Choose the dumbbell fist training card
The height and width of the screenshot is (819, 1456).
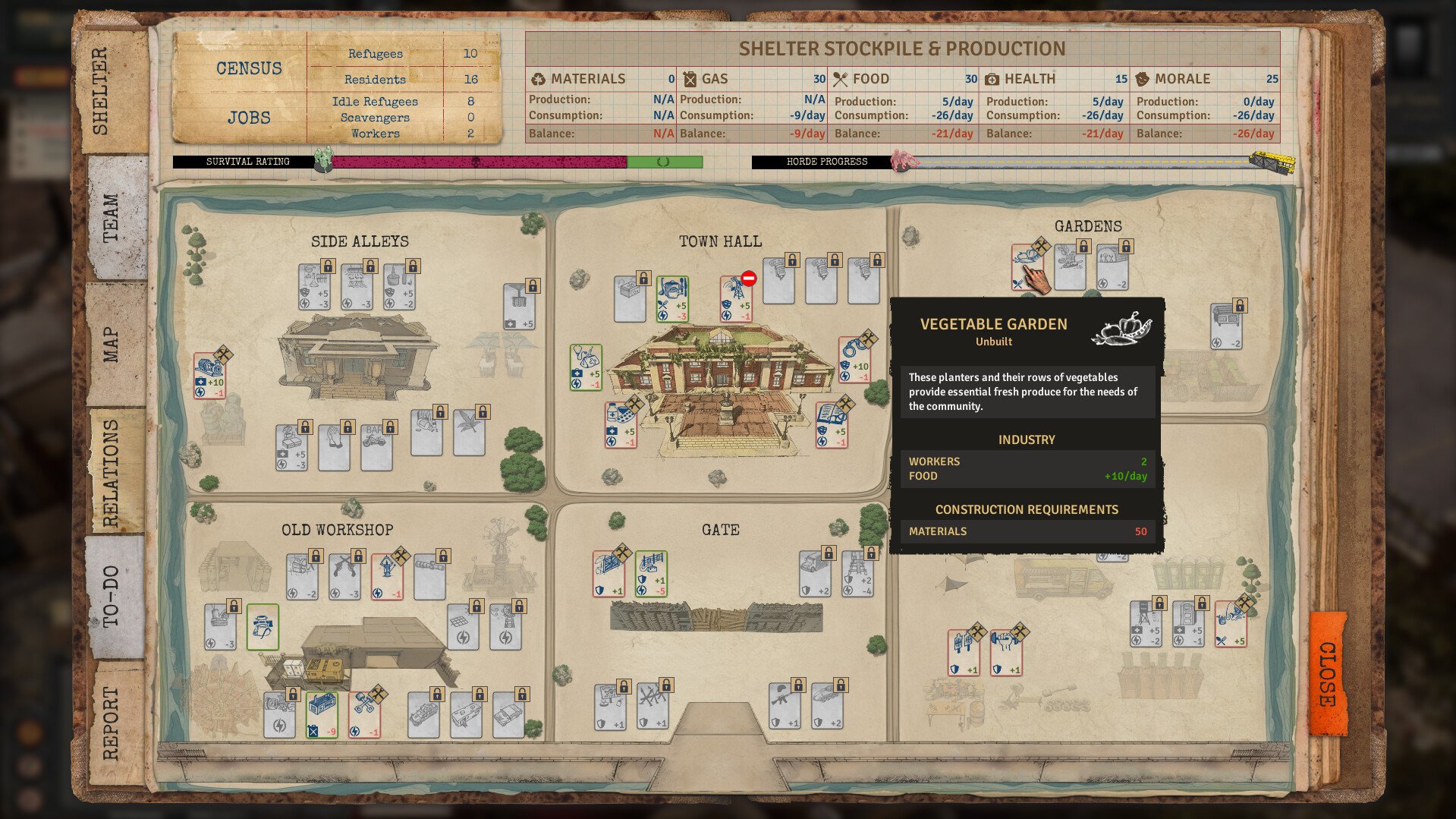1006,651
